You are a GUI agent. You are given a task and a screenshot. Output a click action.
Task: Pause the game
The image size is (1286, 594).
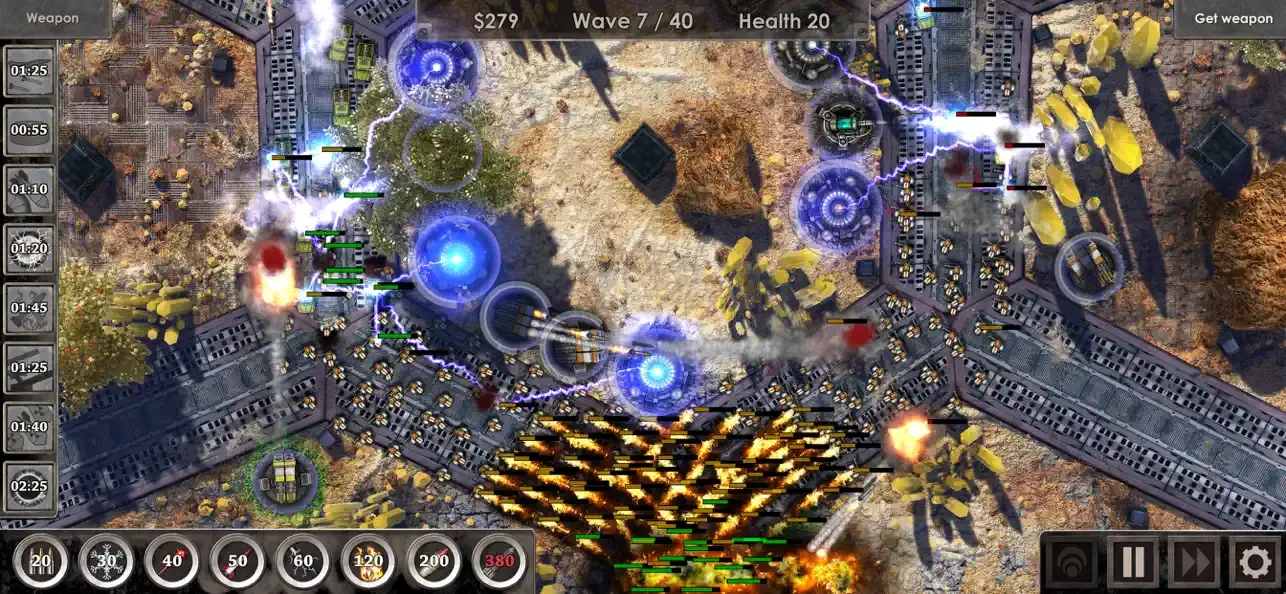tap(1133, 562)
